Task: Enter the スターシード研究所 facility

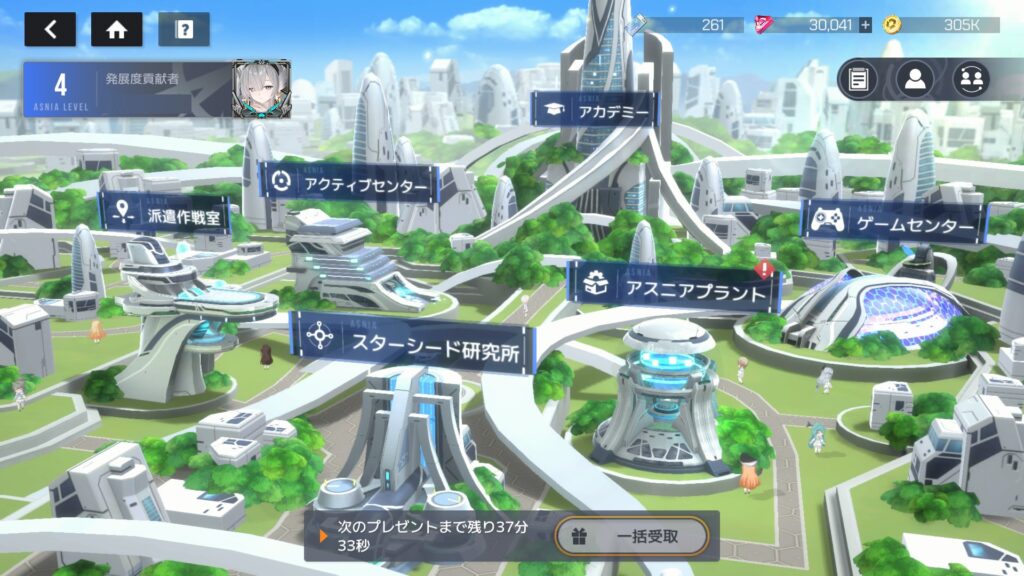Action: (411, 341)
